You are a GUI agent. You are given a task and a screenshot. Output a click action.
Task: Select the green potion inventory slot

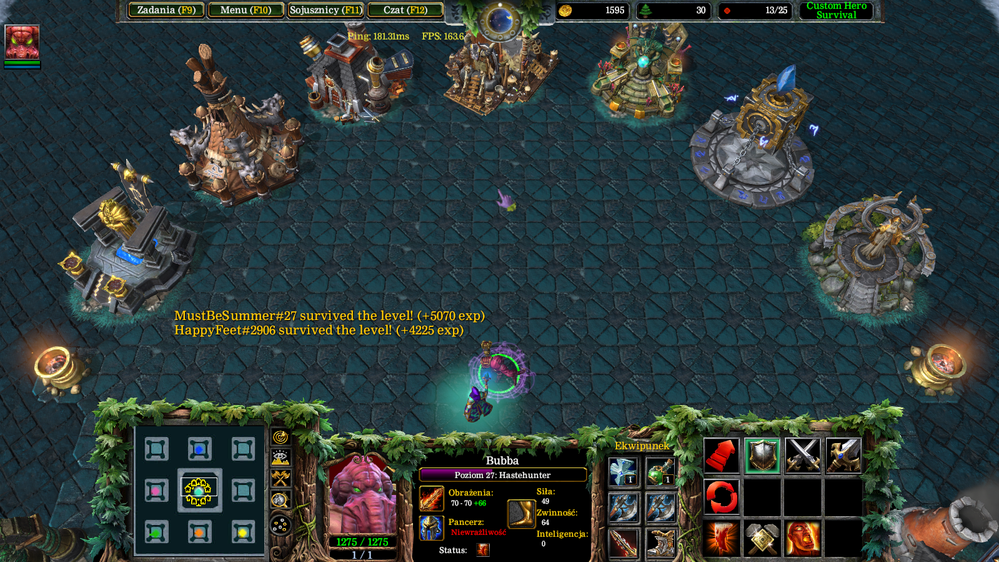pyautogui.click(x=660, y=472)
